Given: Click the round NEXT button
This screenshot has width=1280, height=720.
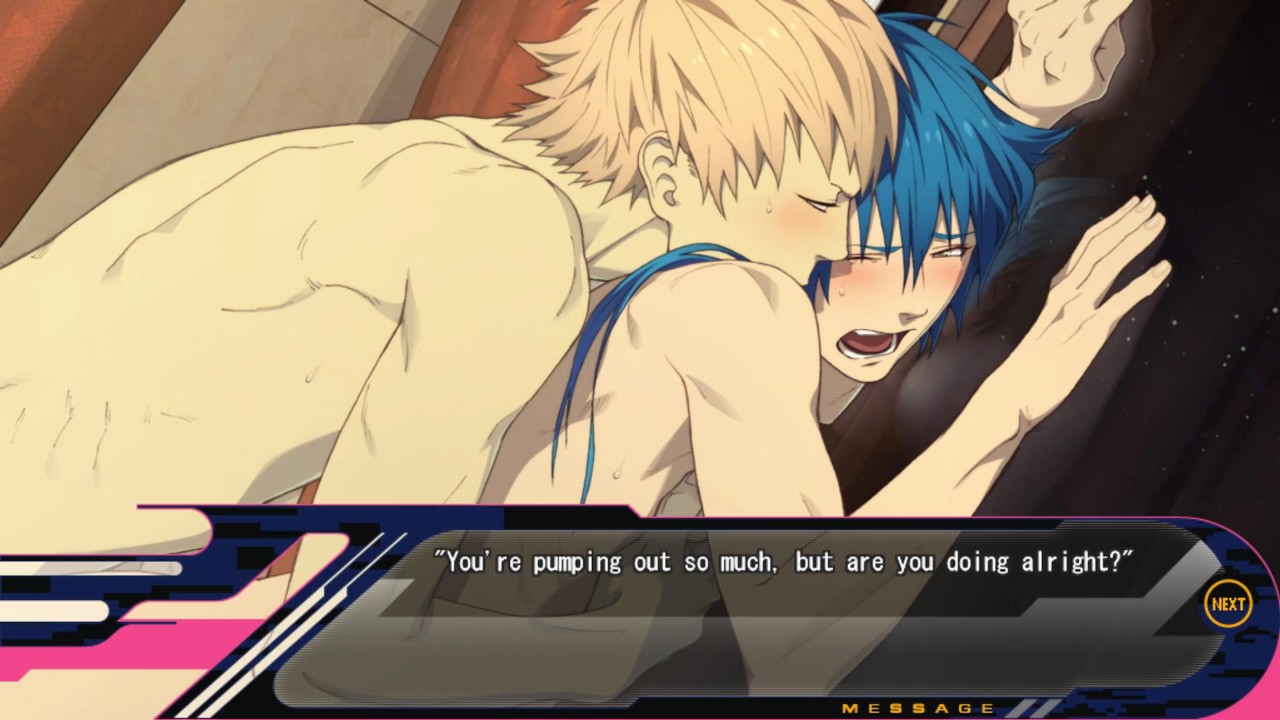Looking at the screenshot, I should point(1227,604).
